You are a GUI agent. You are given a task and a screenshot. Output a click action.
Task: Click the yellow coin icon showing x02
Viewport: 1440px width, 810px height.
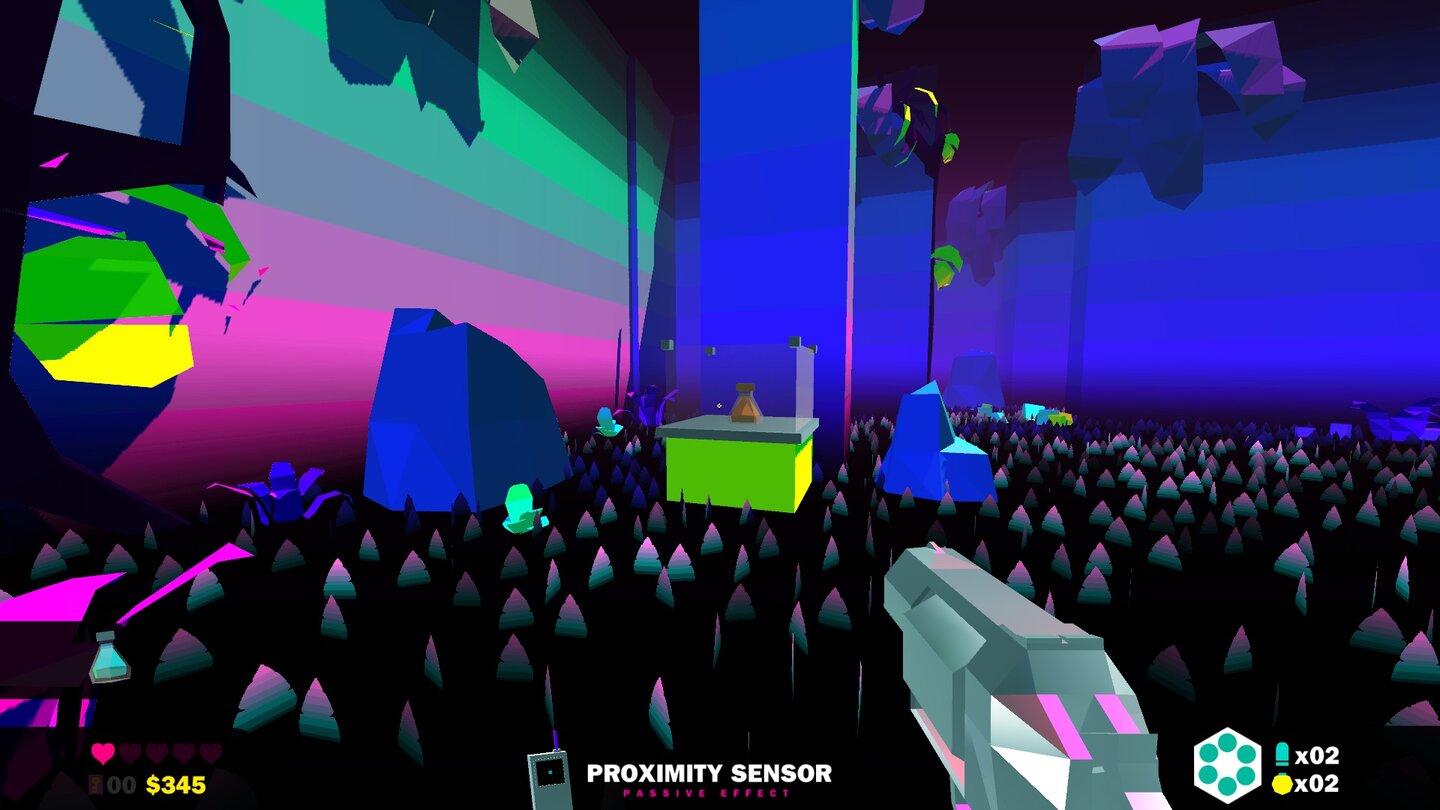[1282, 782]
